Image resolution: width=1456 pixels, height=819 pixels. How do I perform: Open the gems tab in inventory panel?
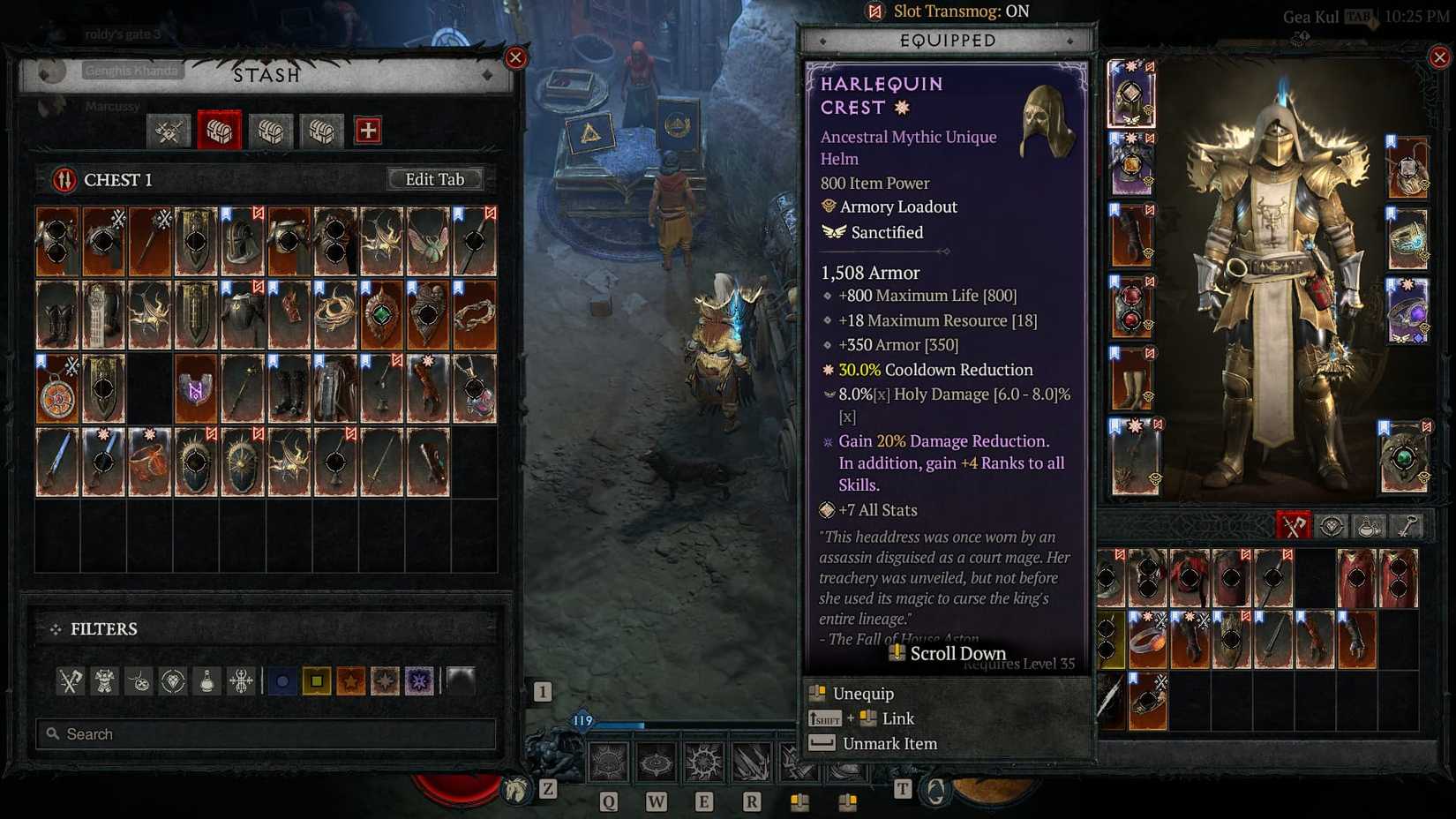[x=1330, y=526]
